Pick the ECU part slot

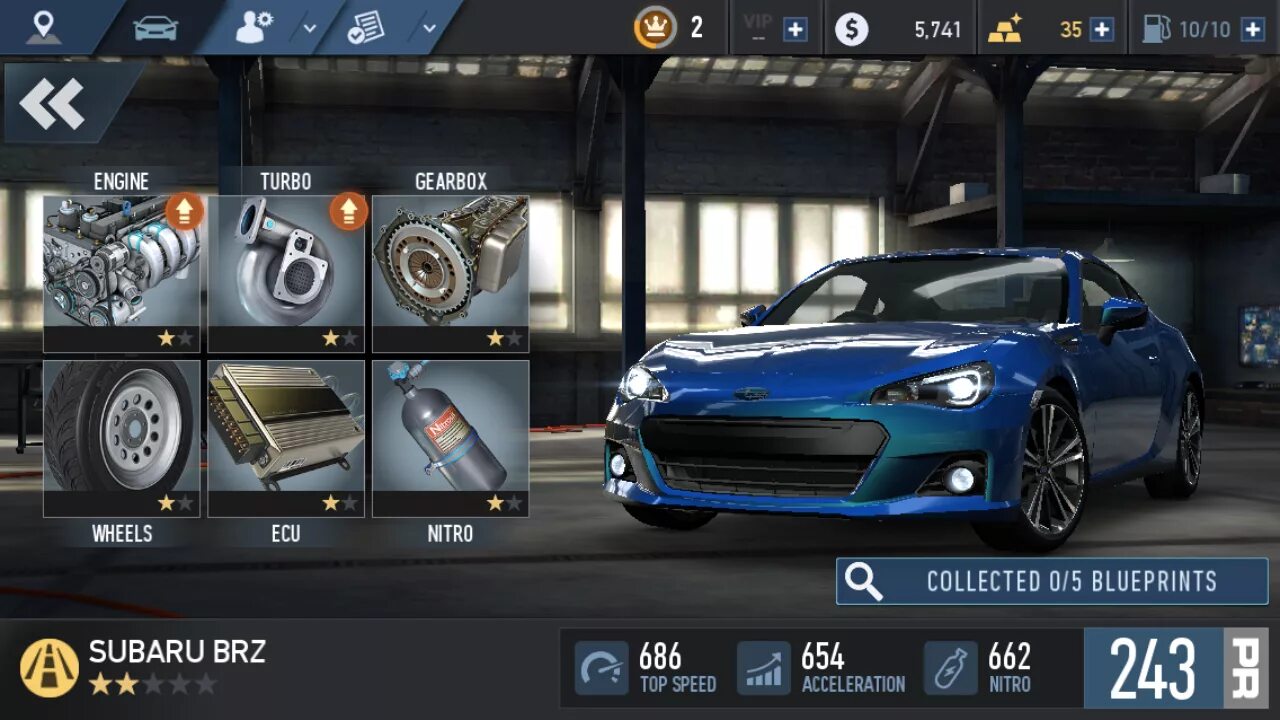point(286,438)
